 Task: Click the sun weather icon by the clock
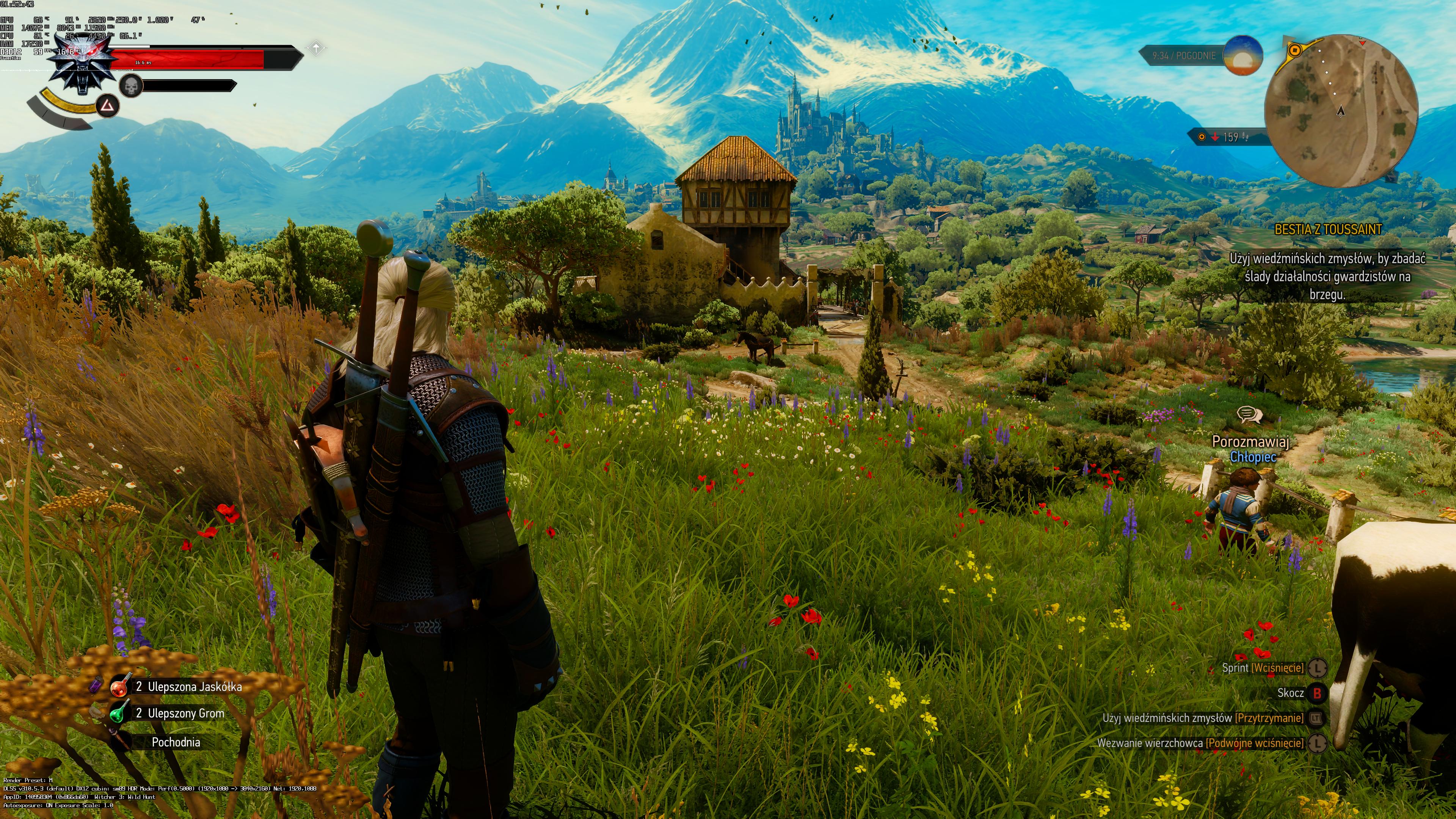pos(1243,55)
